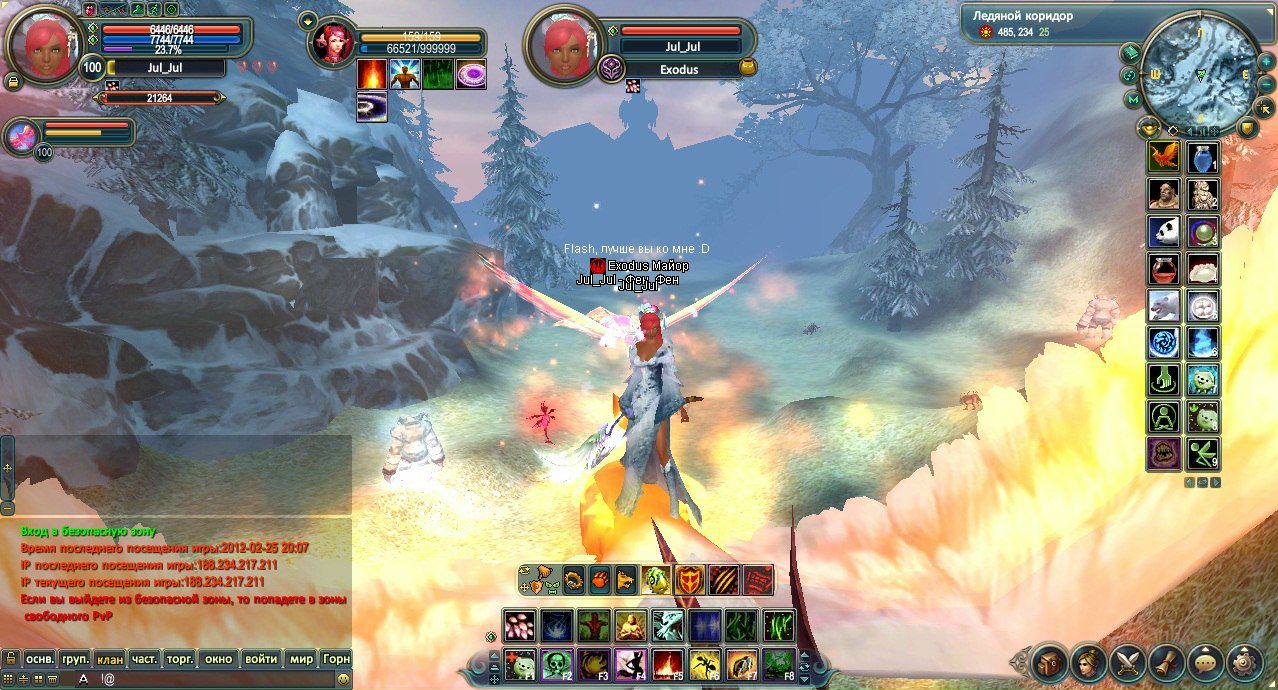
Task: Open the 'груп.' group chat tab
Action: [75, 659]
